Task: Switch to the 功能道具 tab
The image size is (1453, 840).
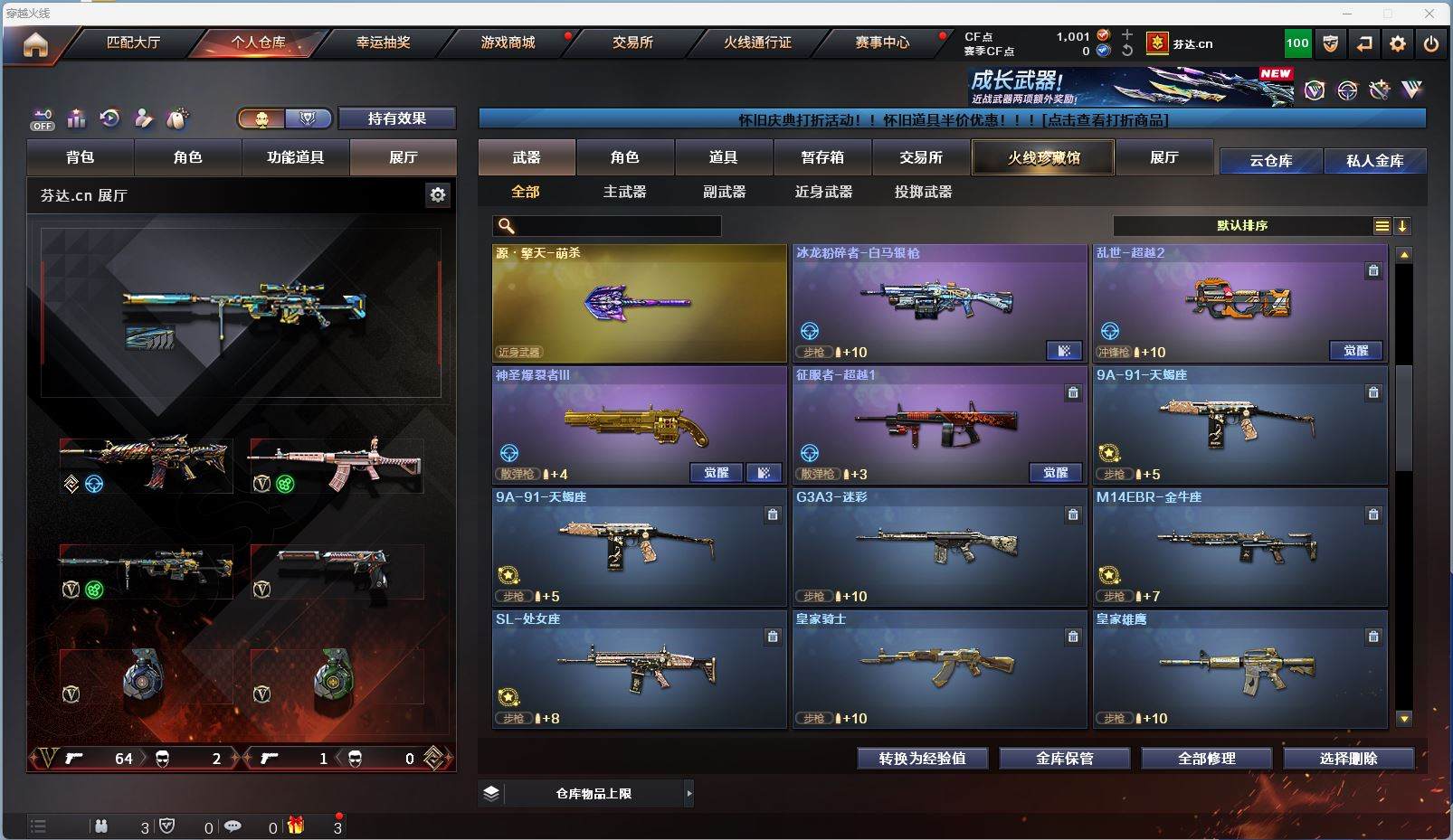Action: (x=295, y=157)
